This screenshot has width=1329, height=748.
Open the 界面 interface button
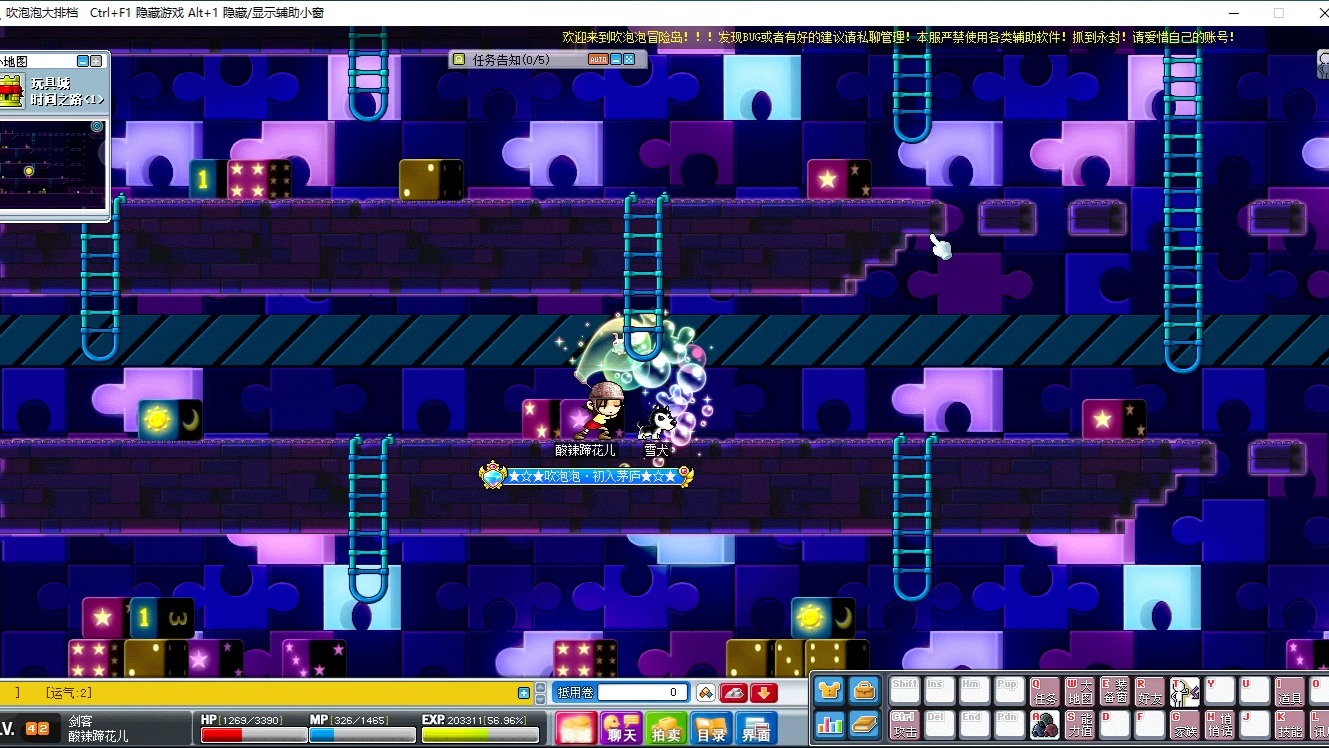756,729
